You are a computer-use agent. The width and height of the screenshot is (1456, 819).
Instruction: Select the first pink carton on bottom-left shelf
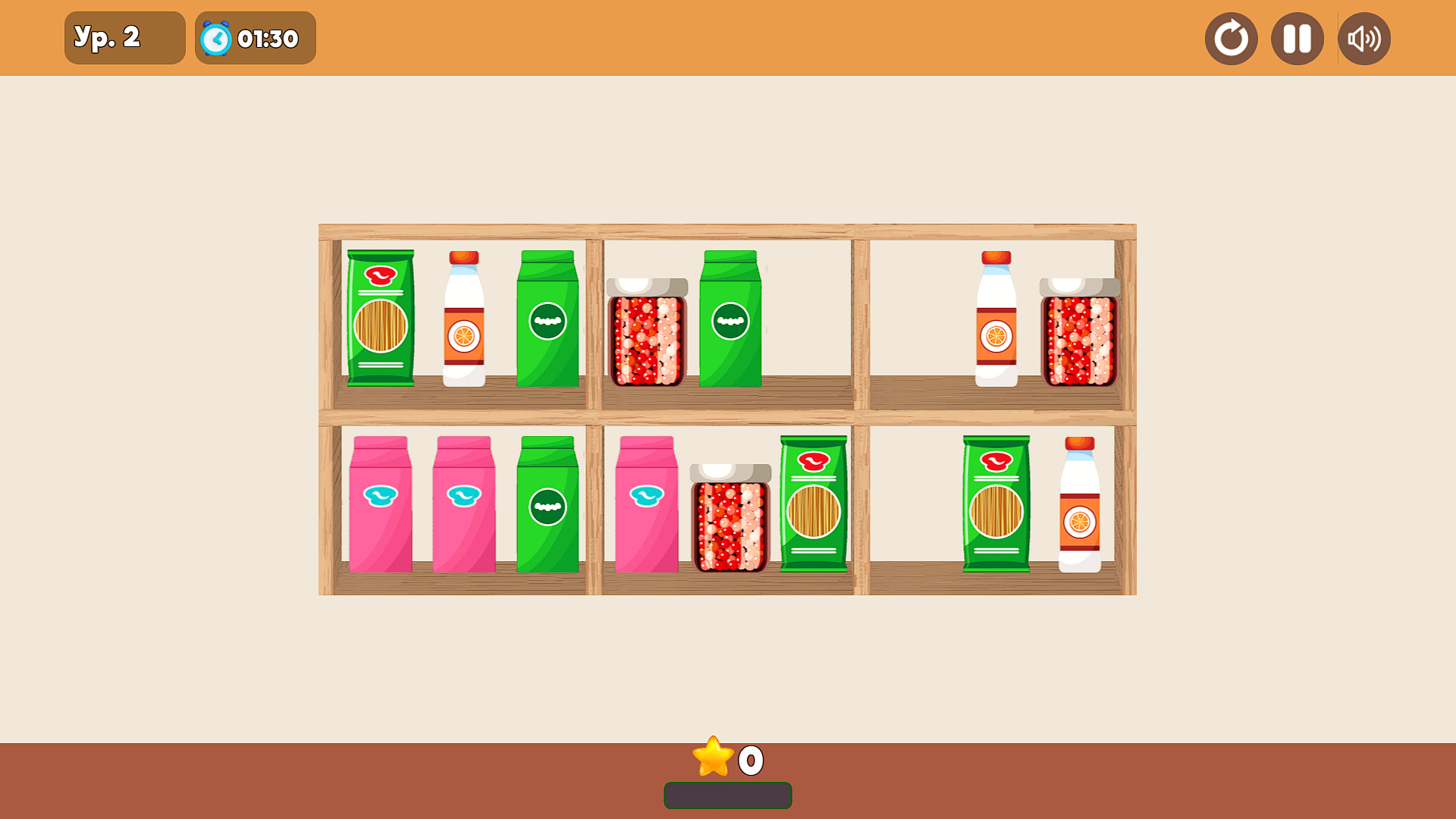382,500
